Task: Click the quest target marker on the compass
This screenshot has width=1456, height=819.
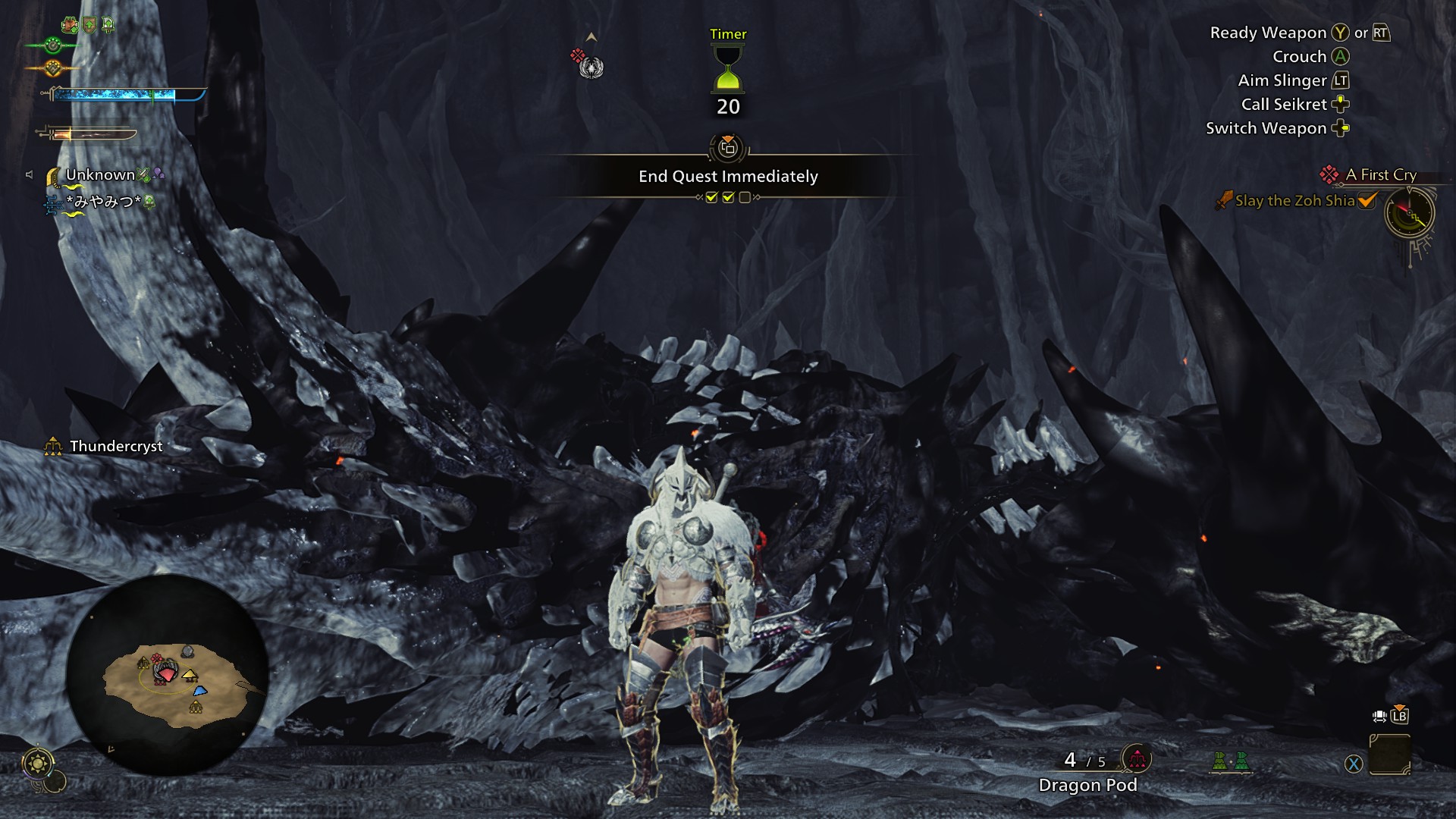Action: (590, 67)
